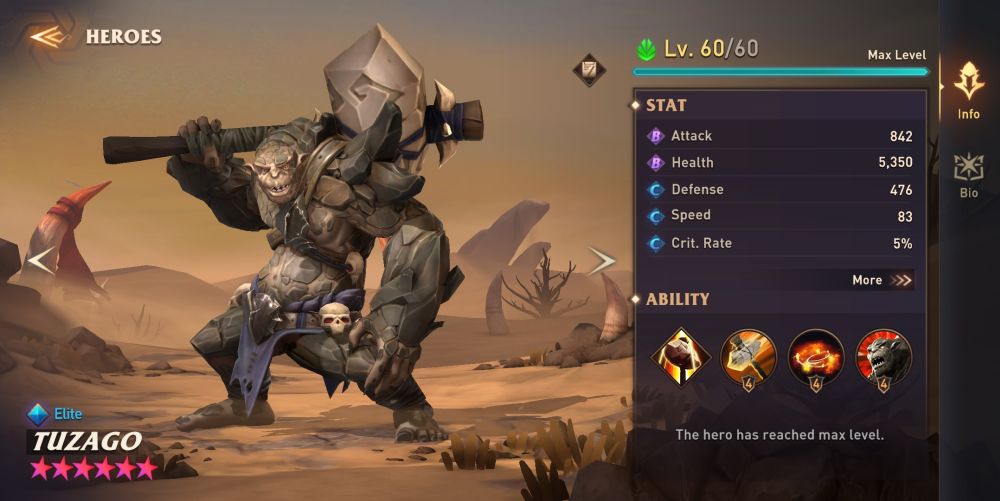The image size is (1000, 501).
Task: Inspect the fiery ring ability icon
Action: coord(816,357)
